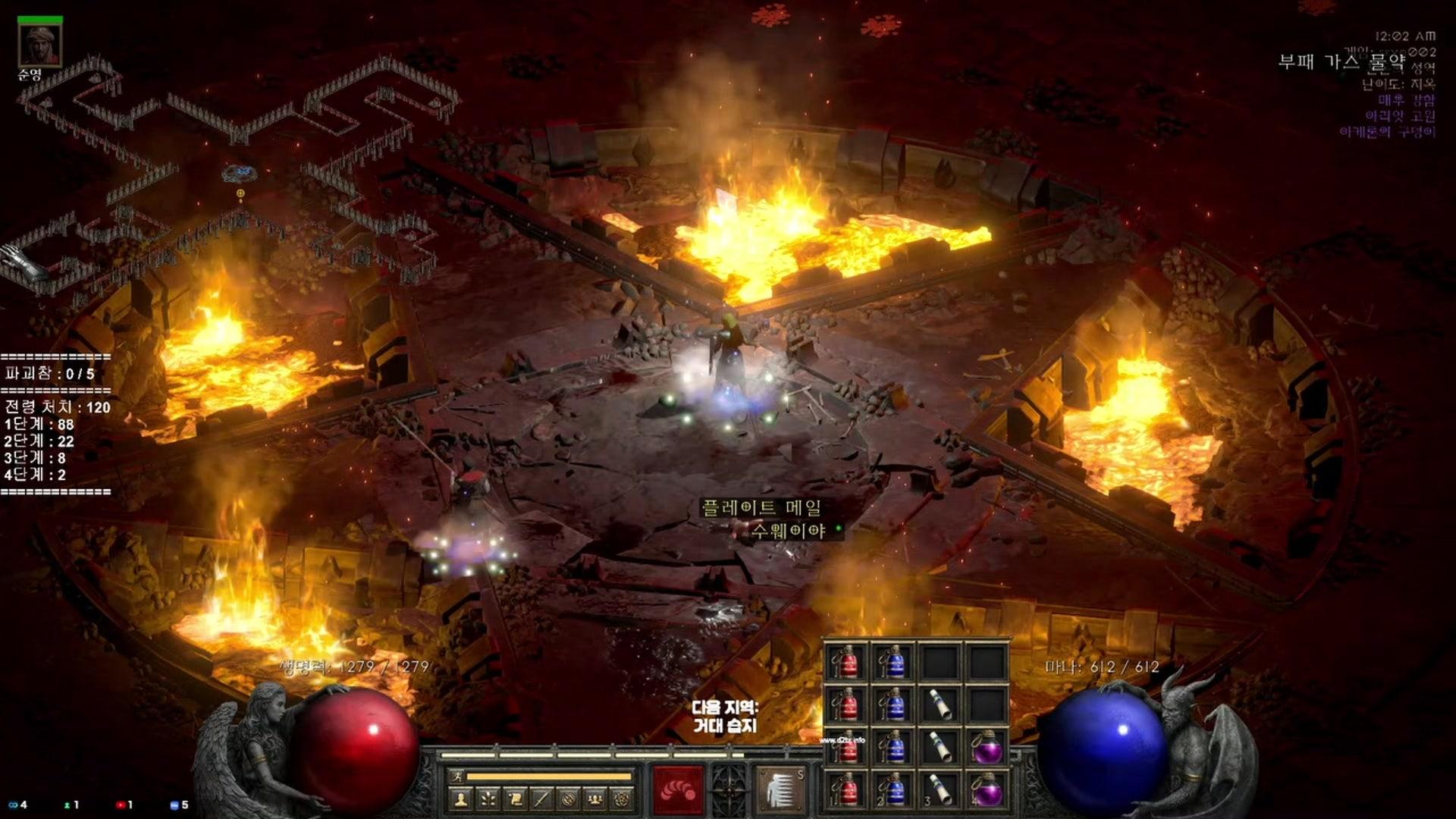This screenshot has height=819, width=1456.
Task: Use the scroll in belt slot 3
Action: click(x=940, y=789)
